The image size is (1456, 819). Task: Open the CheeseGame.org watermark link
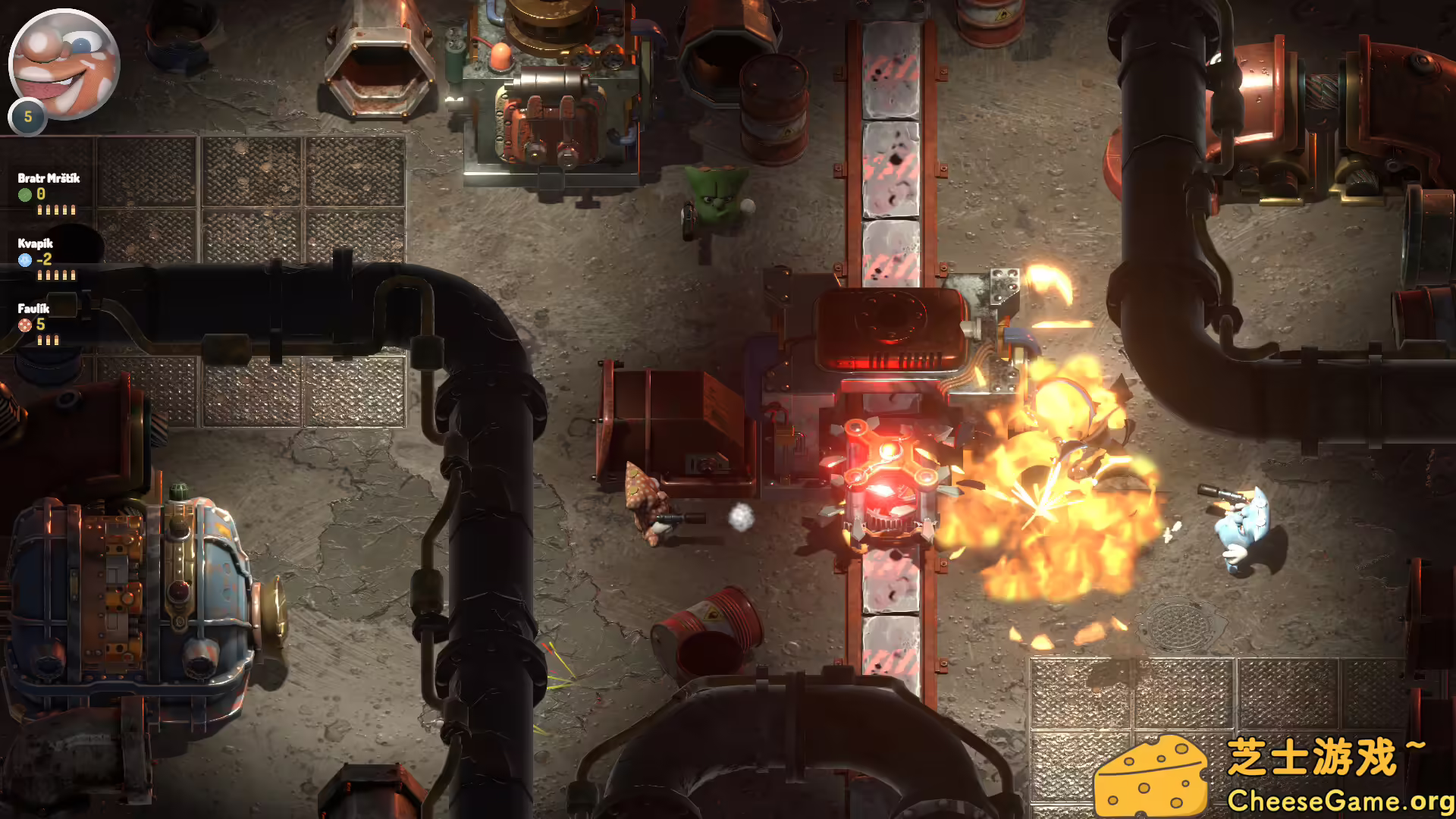pyautogui.click(x=1339, y=801)
